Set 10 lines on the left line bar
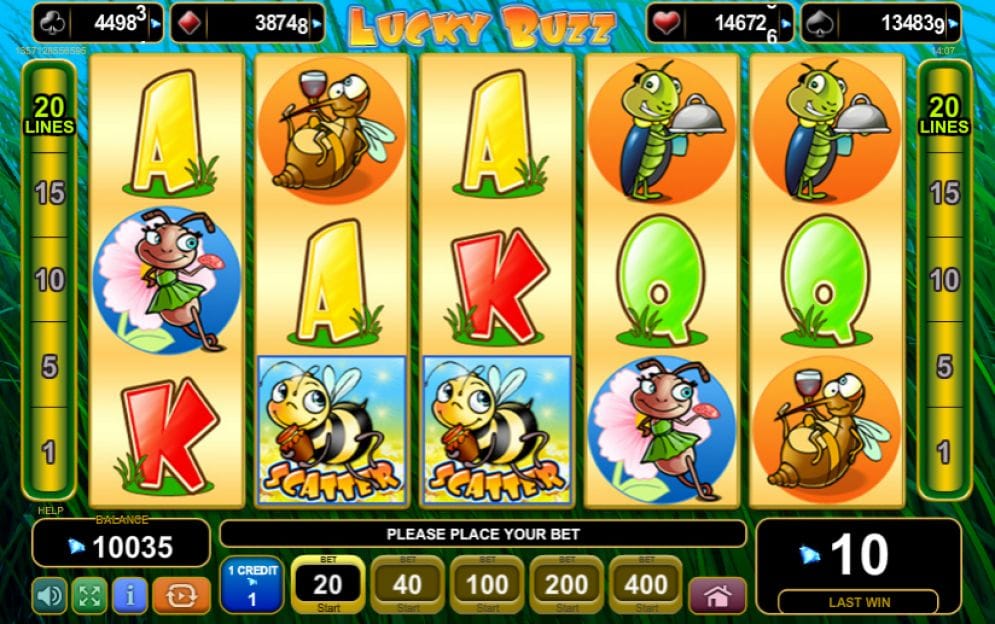Viewport: 995px width, 624px height. 50,280
